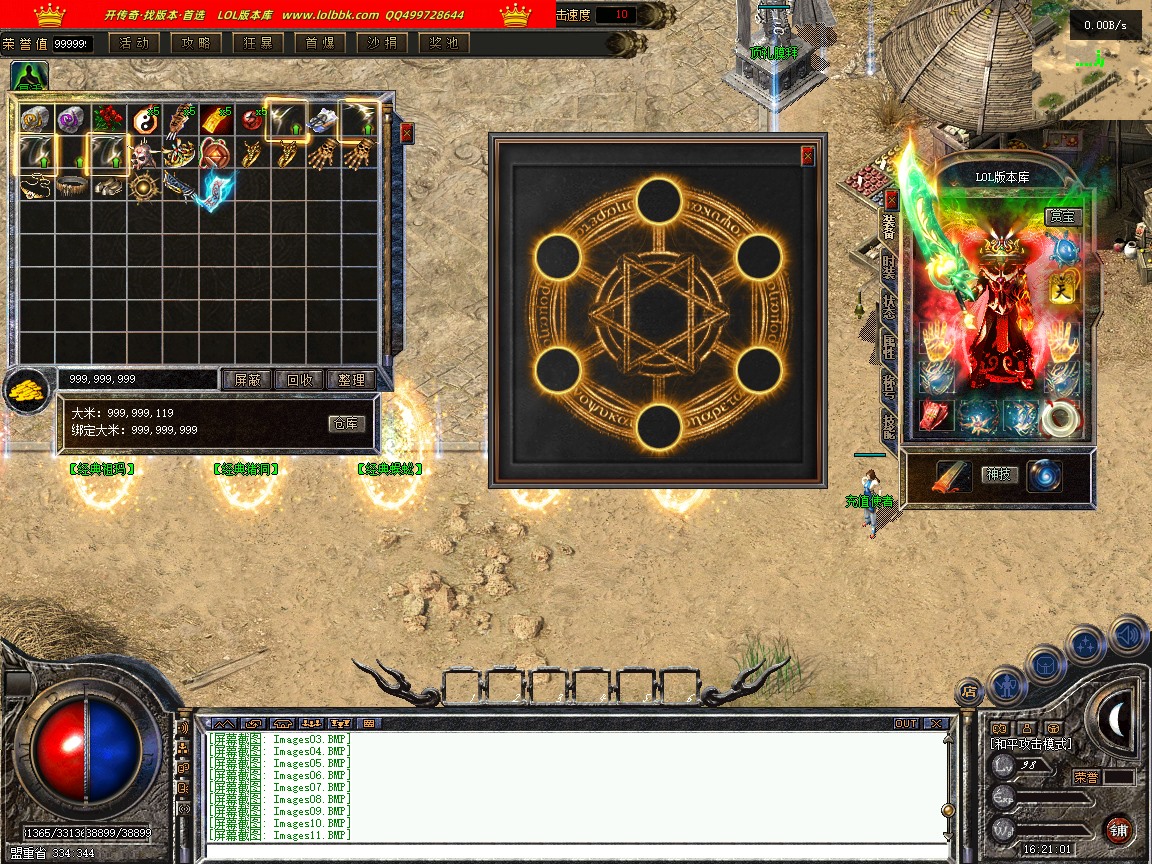The width and height of the screenshot is (1152, 864).
Task: Close the chat log with the X button
Action: tap(936, 723)
